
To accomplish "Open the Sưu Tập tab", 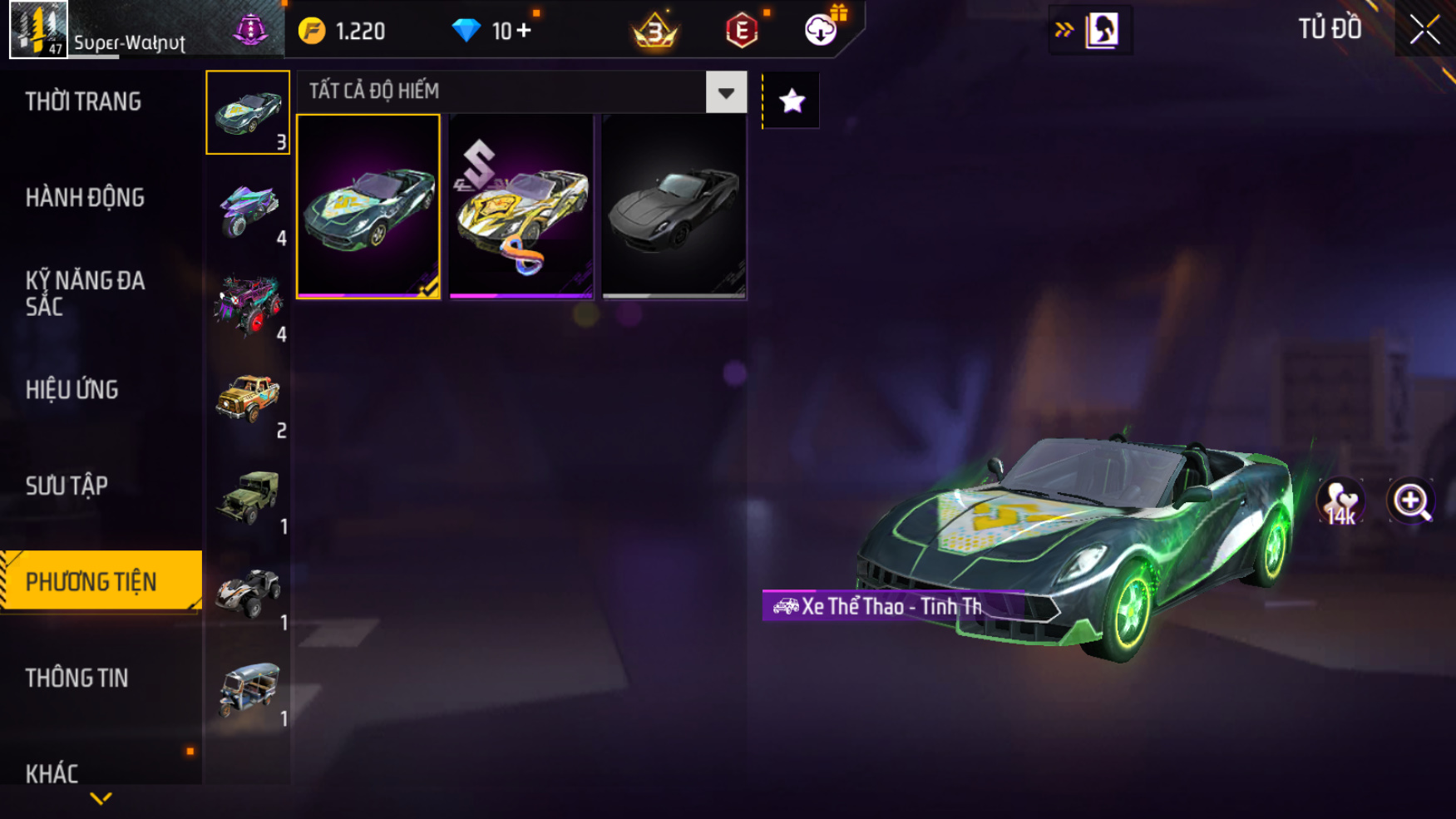I will click(x=67, y=486).
